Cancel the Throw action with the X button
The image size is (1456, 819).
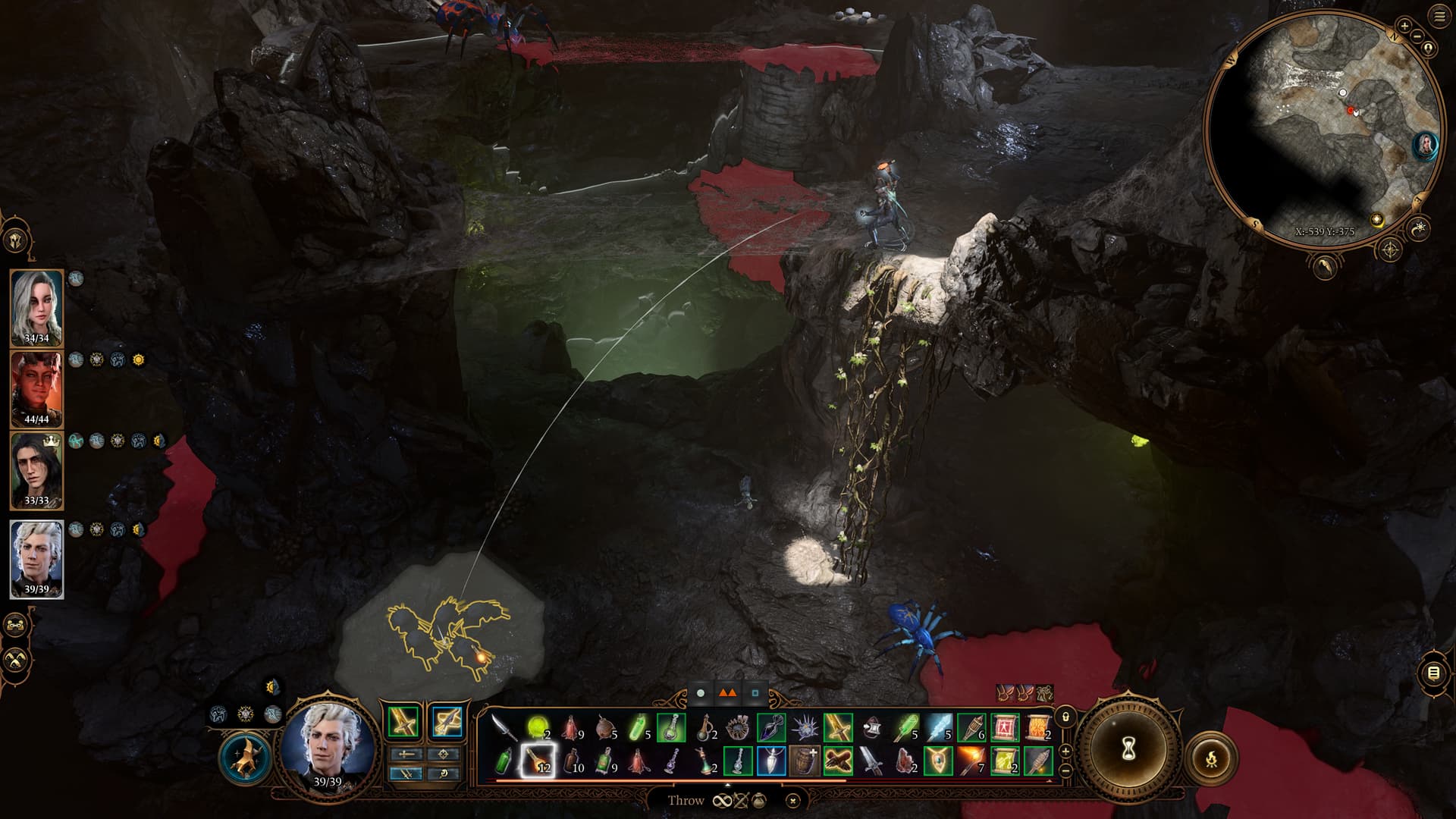coord(792,800)
